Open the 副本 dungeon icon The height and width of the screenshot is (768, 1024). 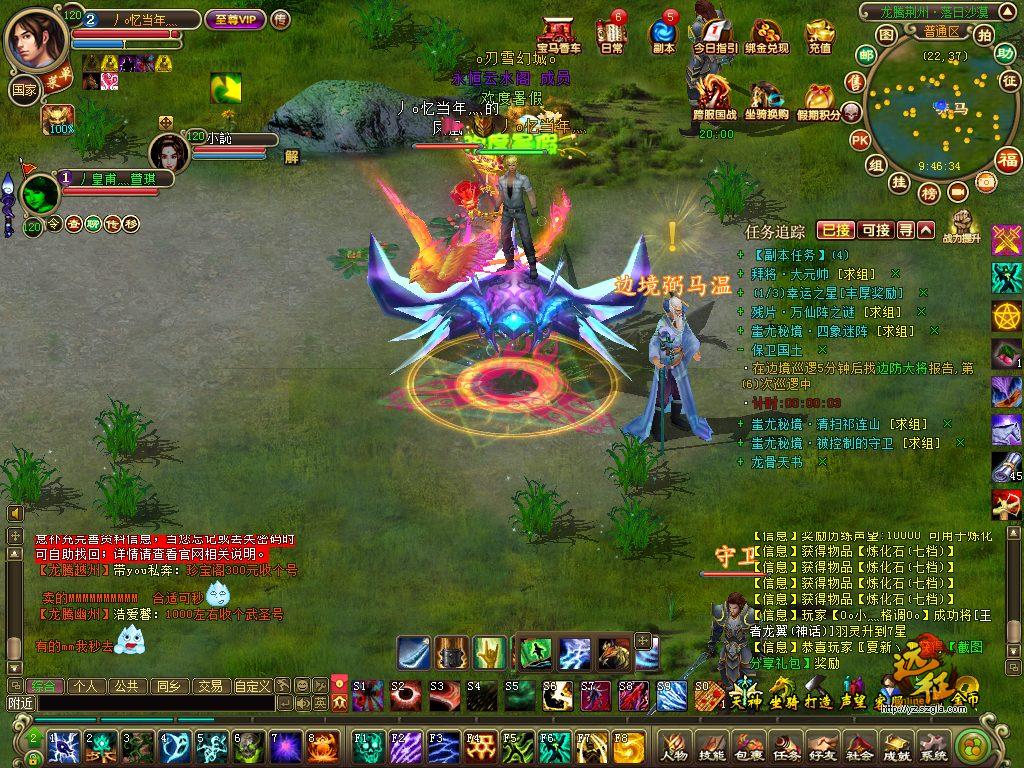663,33
